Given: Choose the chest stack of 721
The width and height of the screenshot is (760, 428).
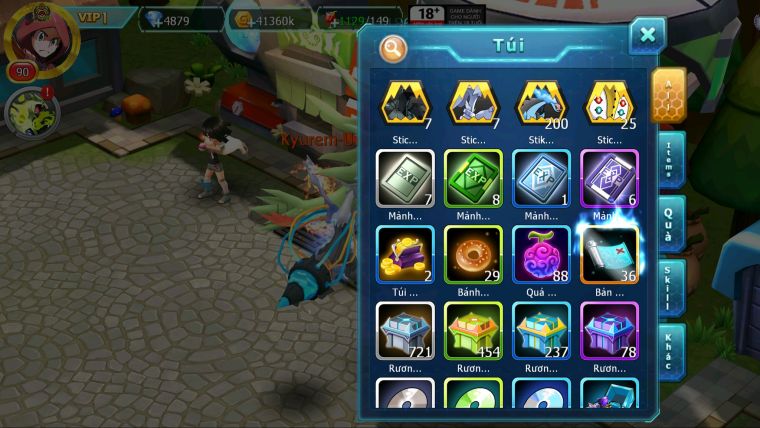Looking at the screenshot, I should coord(405,329).
